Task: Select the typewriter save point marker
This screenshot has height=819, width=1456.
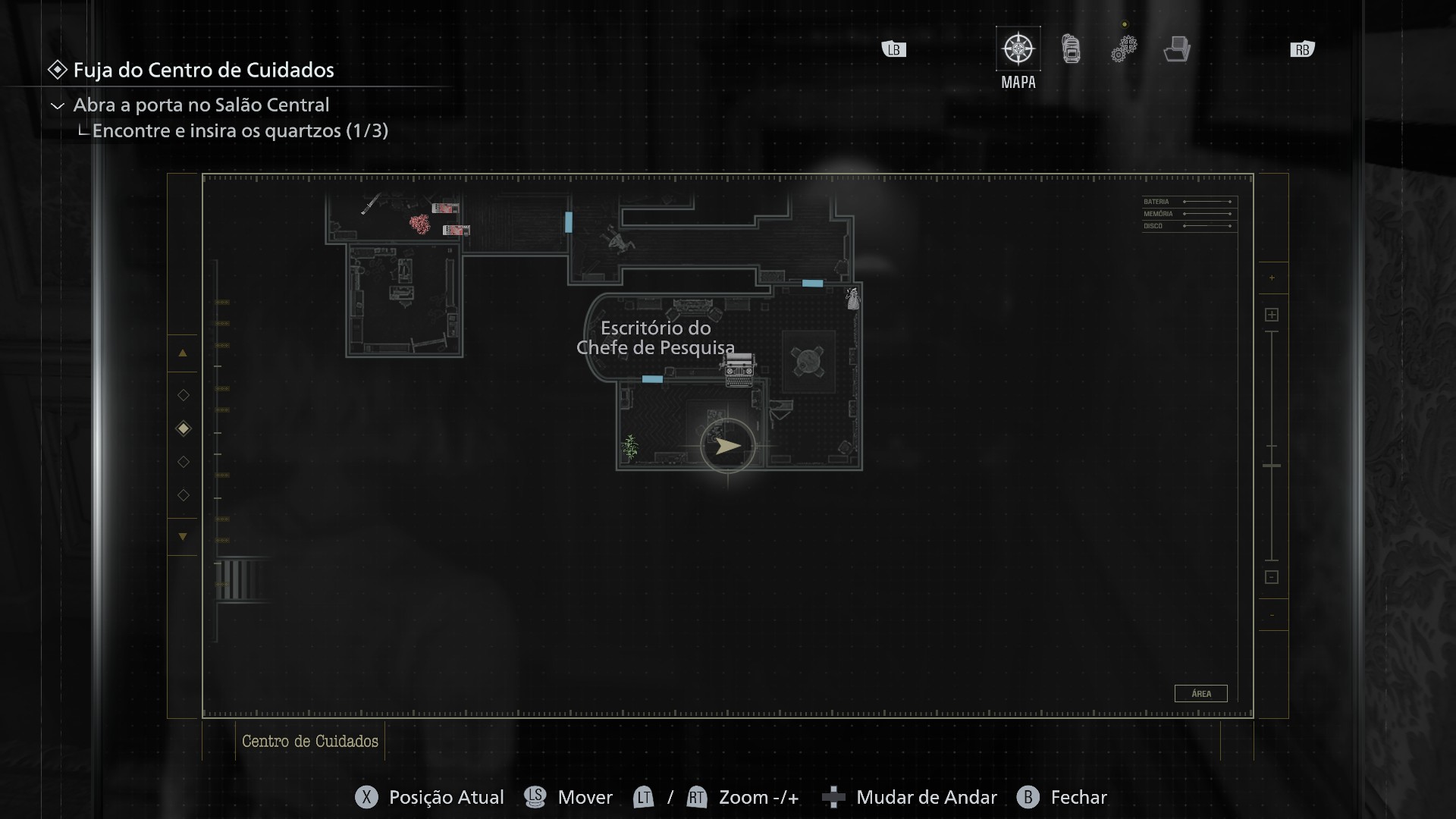Action: click(x=739, y=369)
